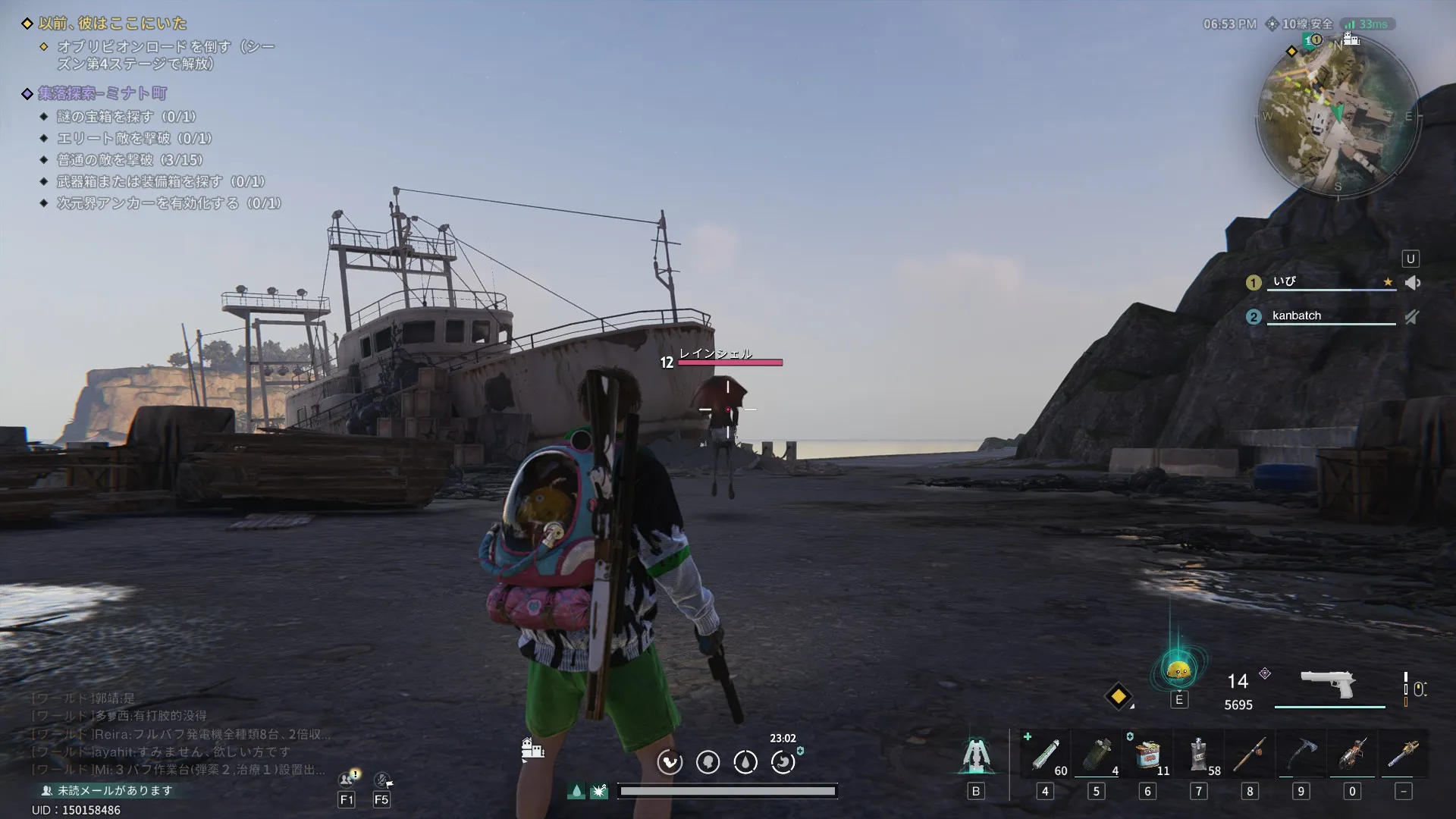Select the grey drink pouch slot

pyautogui.click(x=1198, y=755)
